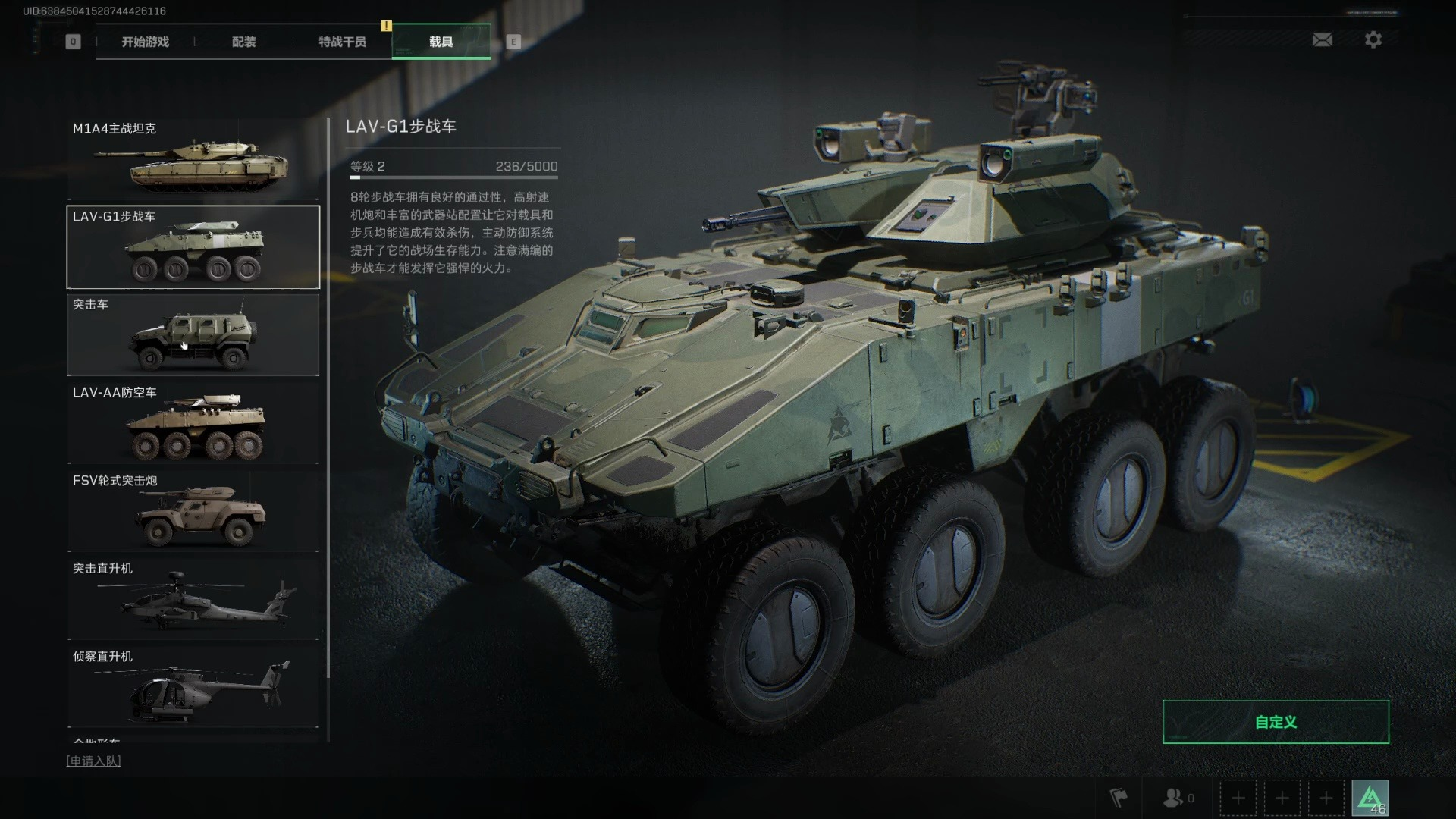Viewport: 1456px width, 819px height.
Task: Select the FSV轮式突击炮 entry
Action: [x=193, y=510]
